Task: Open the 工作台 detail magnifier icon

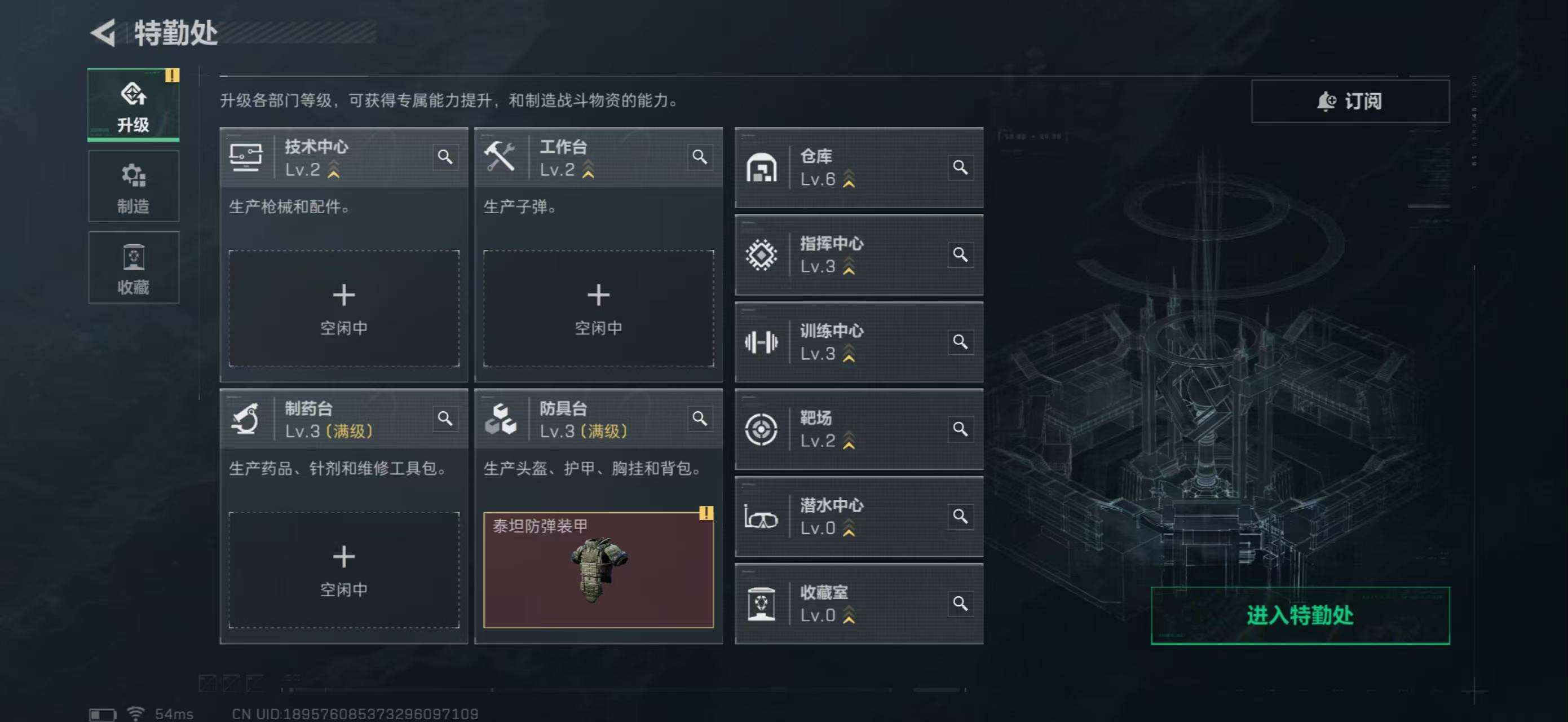Action: pyautogui.click(x=700, y=158)
